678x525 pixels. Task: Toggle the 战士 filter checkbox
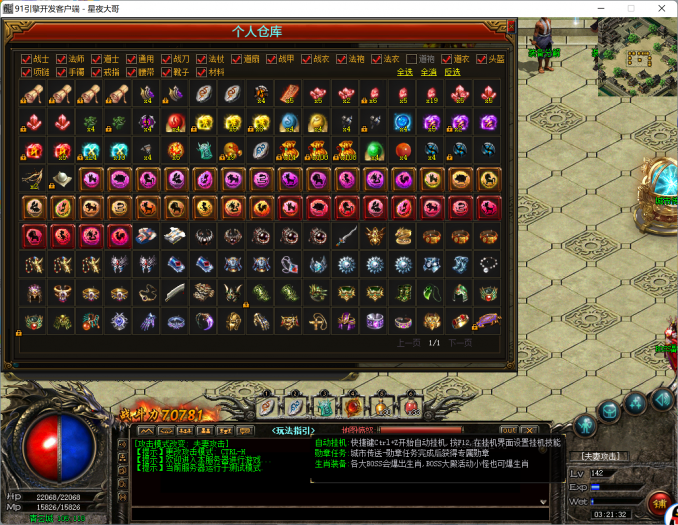tap(27, 59)
